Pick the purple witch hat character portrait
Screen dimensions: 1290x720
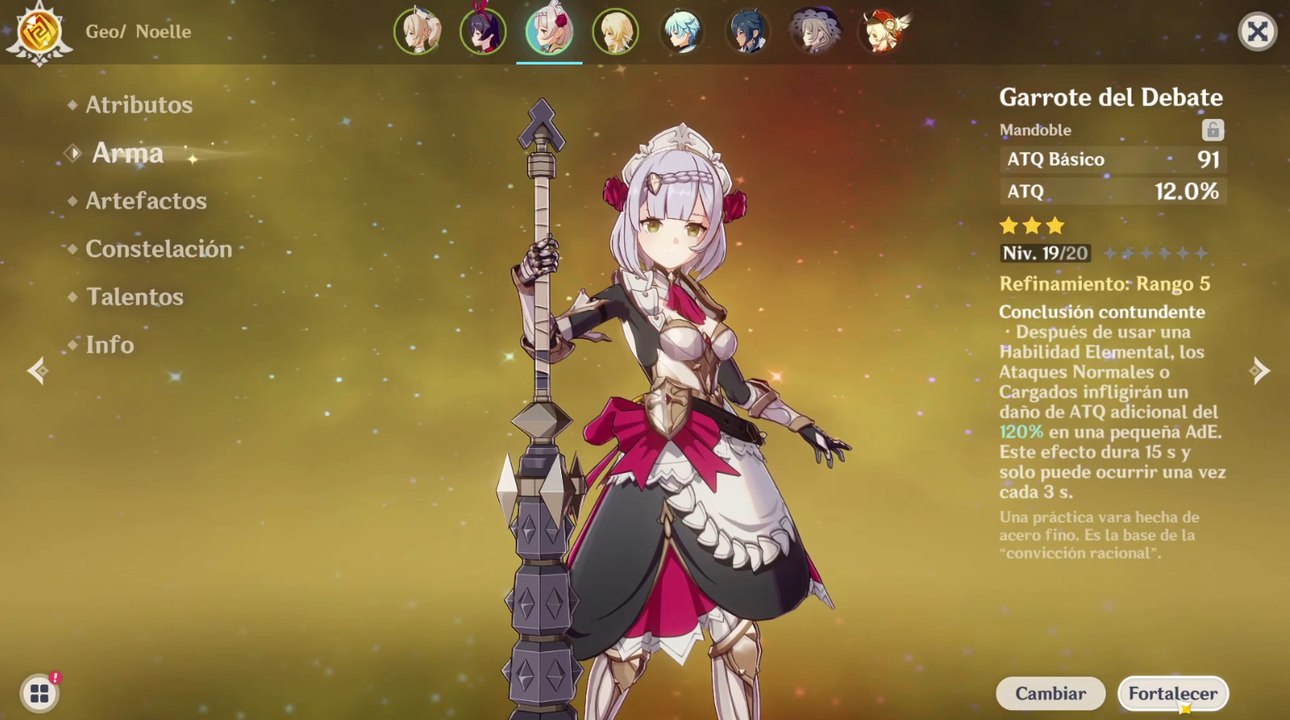coord(813,32)
